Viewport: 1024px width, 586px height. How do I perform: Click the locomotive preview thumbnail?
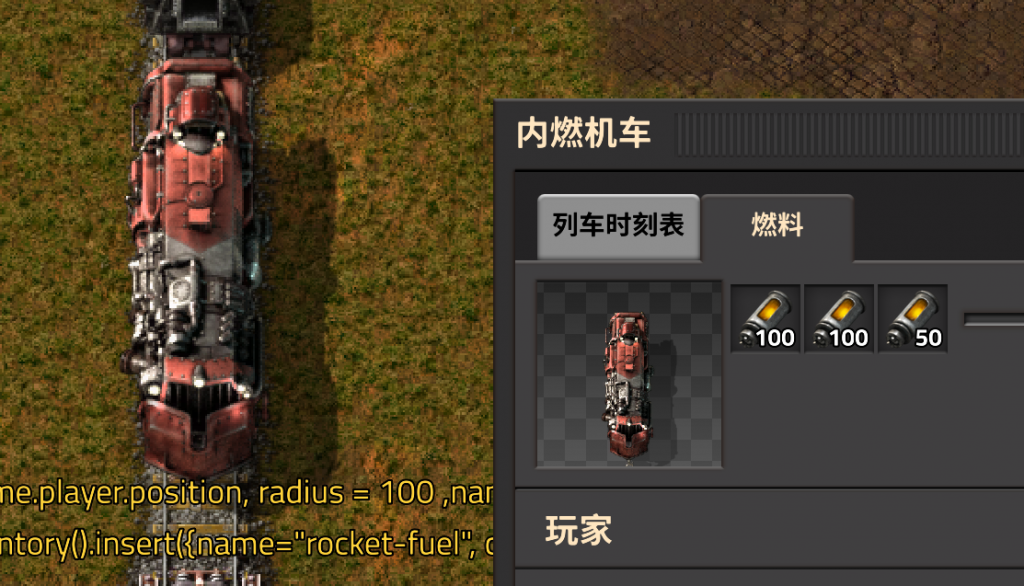tap(629, 374)
